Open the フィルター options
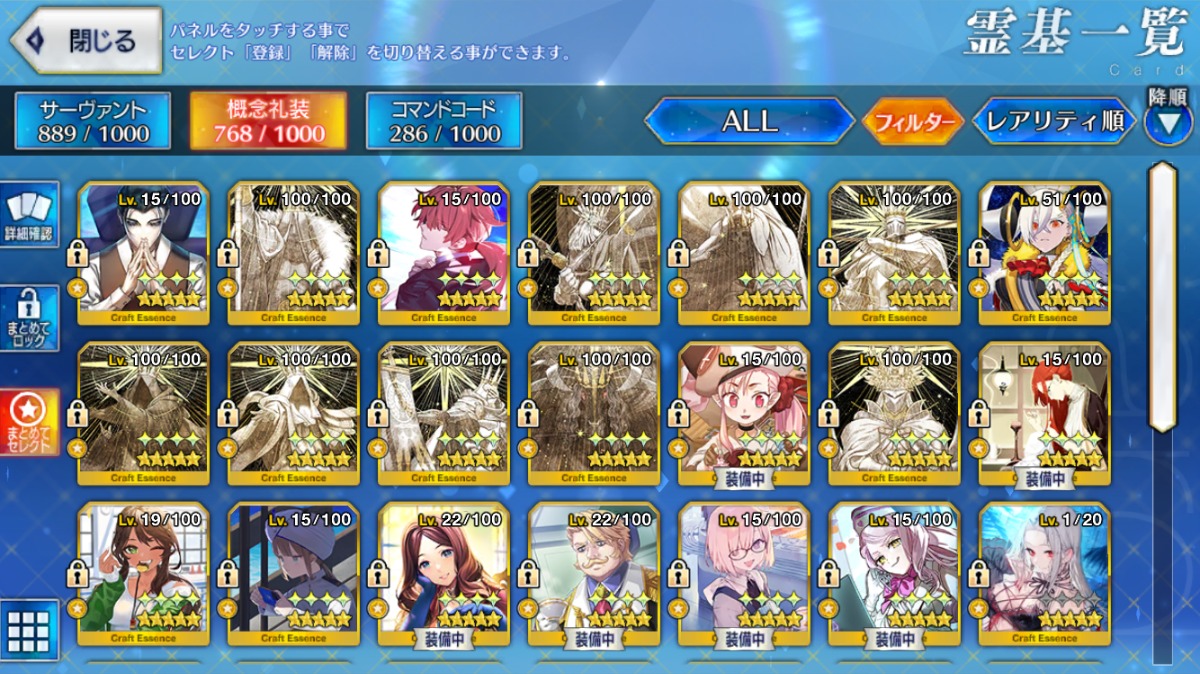Screen dimensions: 1200x674 (913, 122)
